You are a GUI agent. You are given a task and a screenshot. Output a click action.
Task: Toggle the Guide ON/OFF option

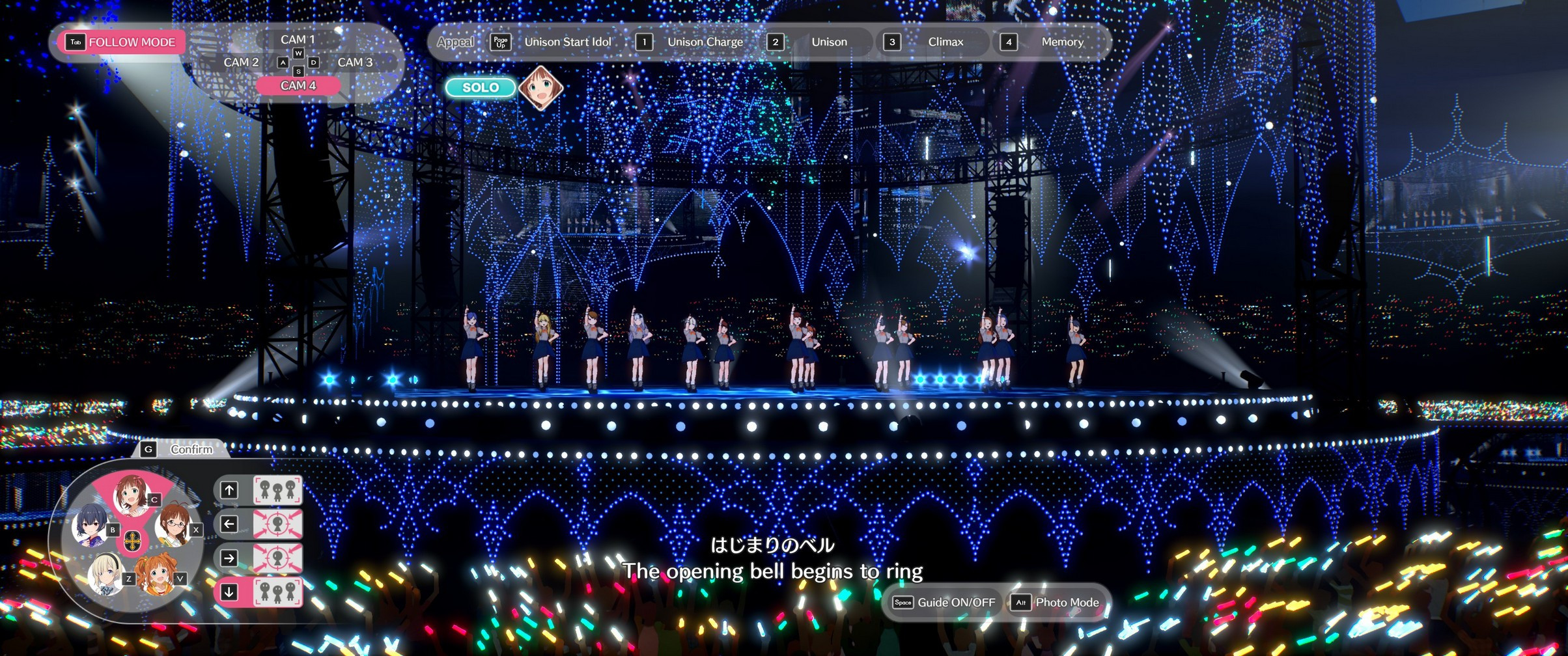pos(944,603)
